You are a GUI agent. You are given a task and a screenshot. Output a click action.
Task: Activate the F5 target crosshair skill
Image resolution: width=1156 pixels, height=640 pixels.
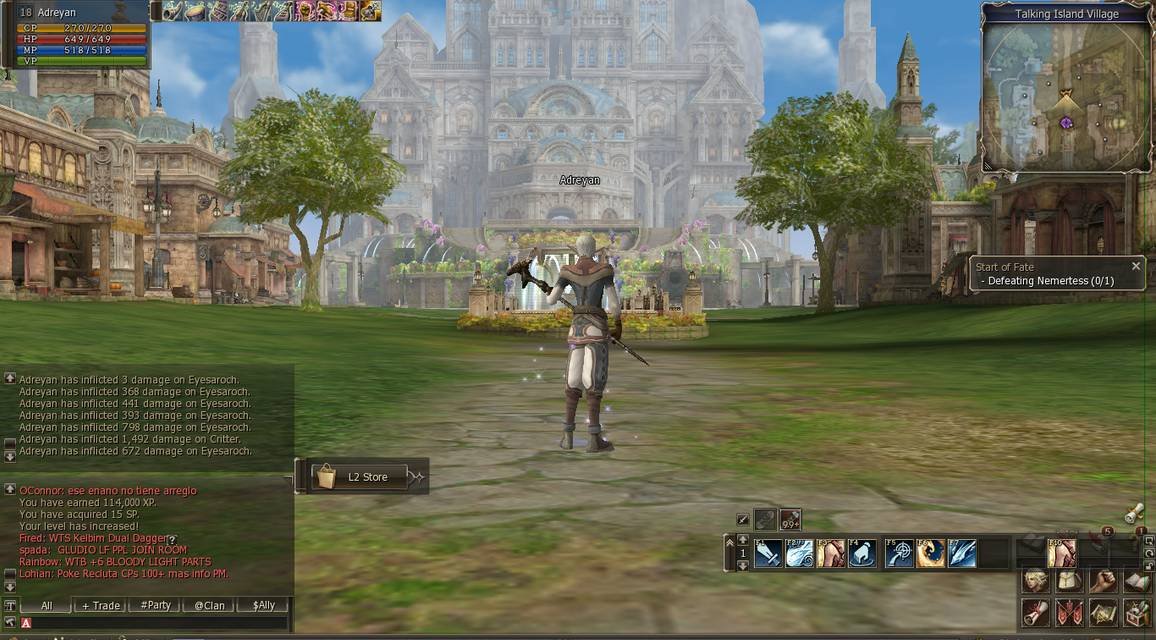(899, 553)
